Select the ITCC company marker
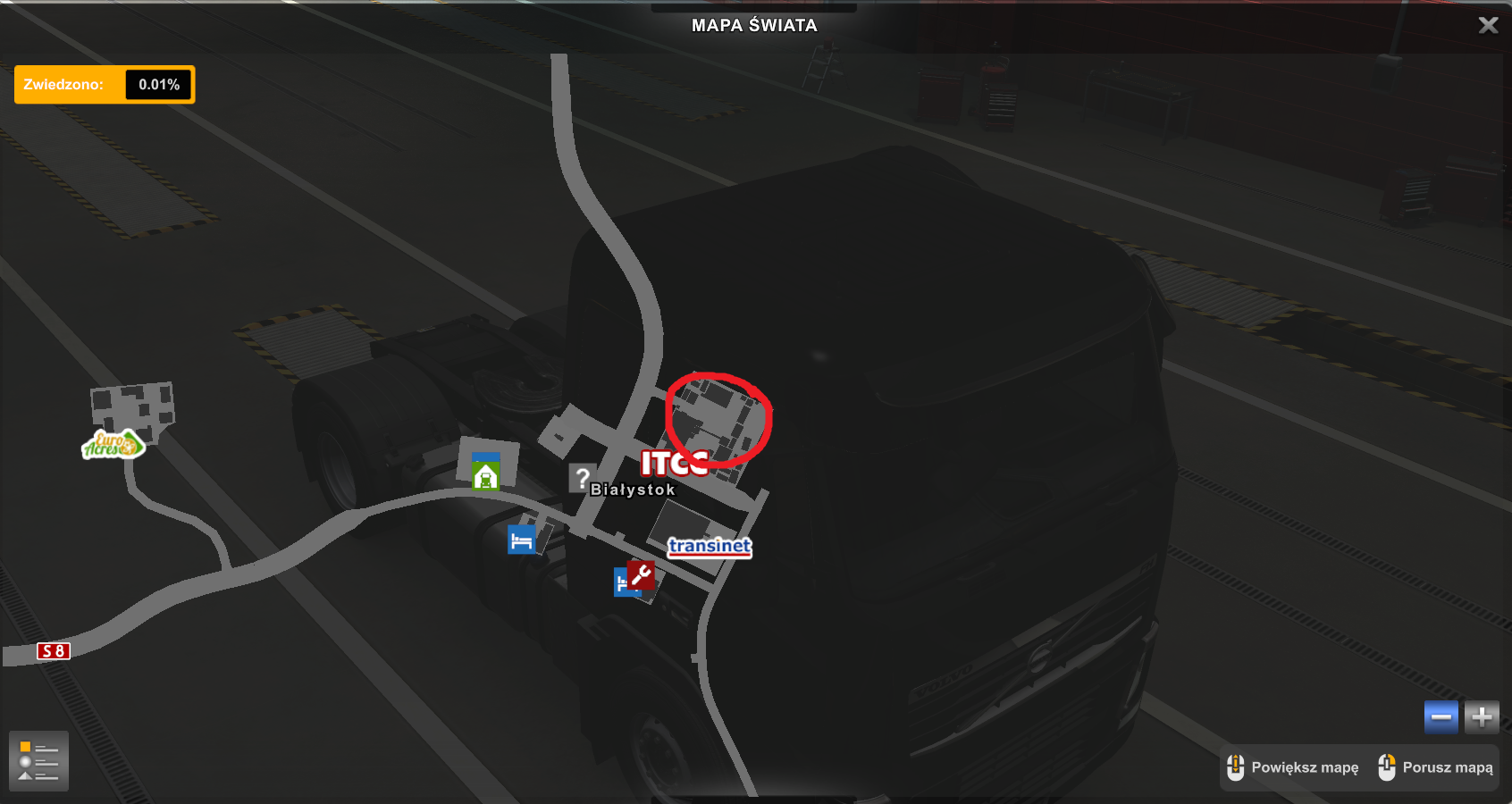The height and width of the screenshot is (804, 1512). coord(674,463)
